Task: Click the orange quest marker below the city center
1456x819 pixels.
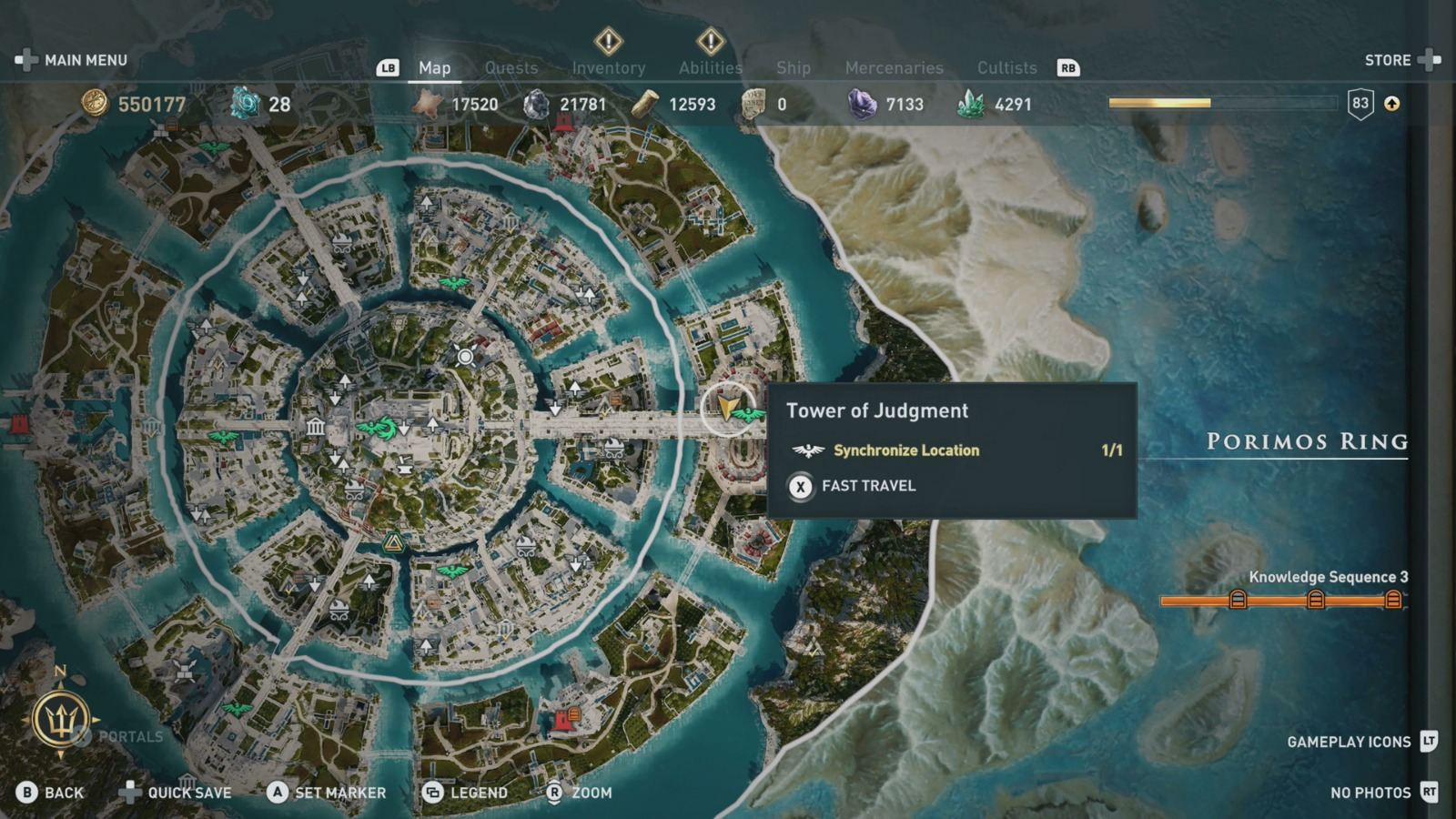Action: pyautogui.click(x=393, y=543)
